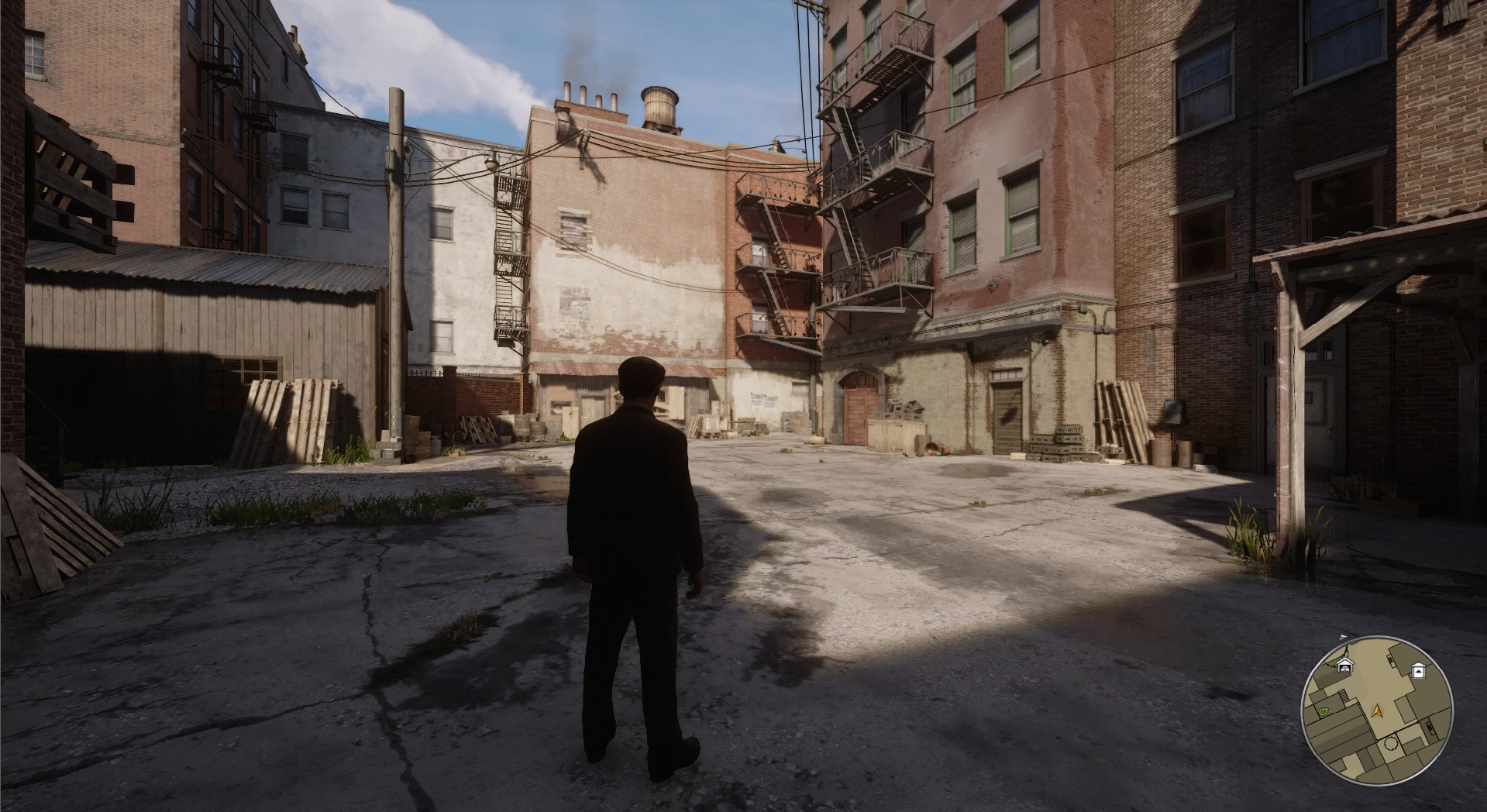Image resolution: width=1487 pixels, height=812 pixels.
Task: Select the small circle landmark on the minimap
Action: click(x=1390, y=743)
